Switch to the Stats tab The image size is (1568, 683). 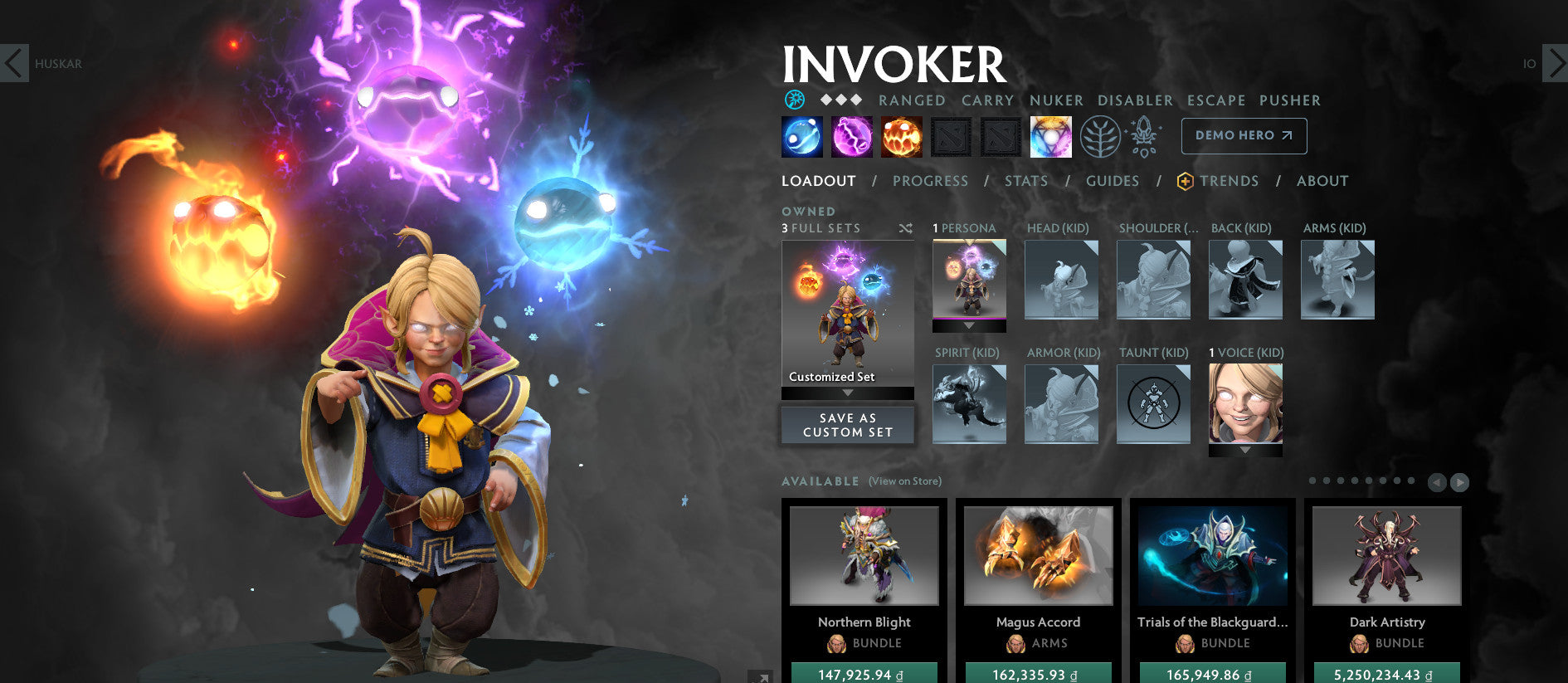[x=1025, y=181]
